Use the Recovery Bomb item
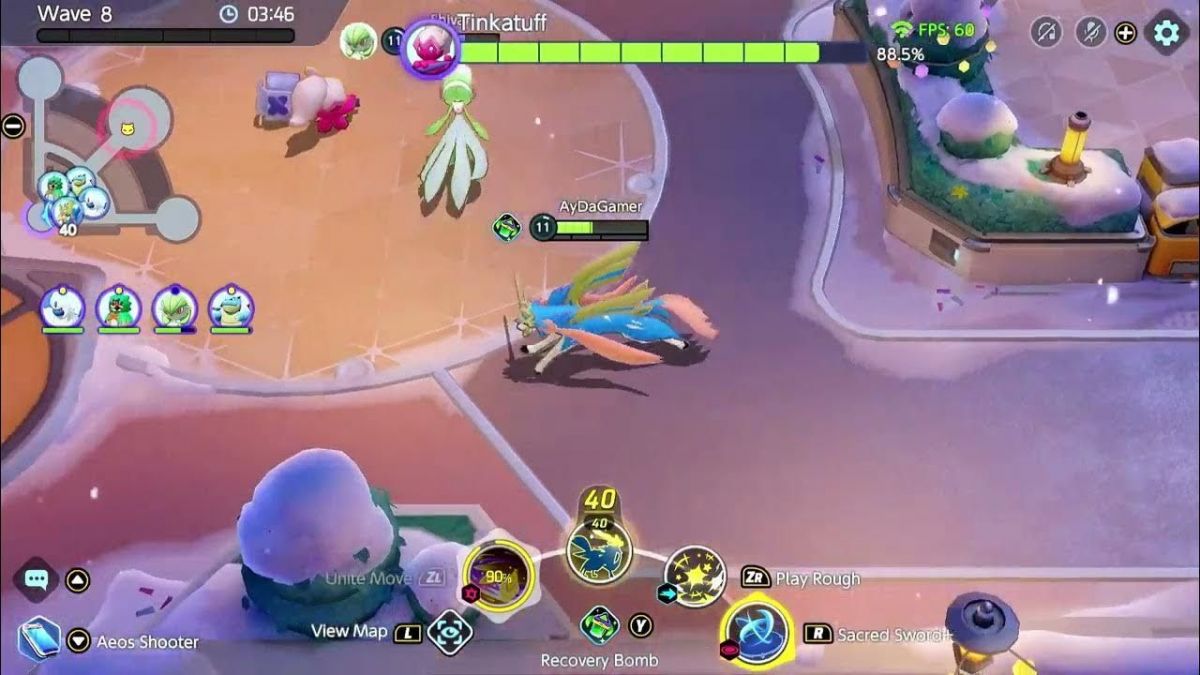Screen dimensions: 1200x675 [599, 625]
